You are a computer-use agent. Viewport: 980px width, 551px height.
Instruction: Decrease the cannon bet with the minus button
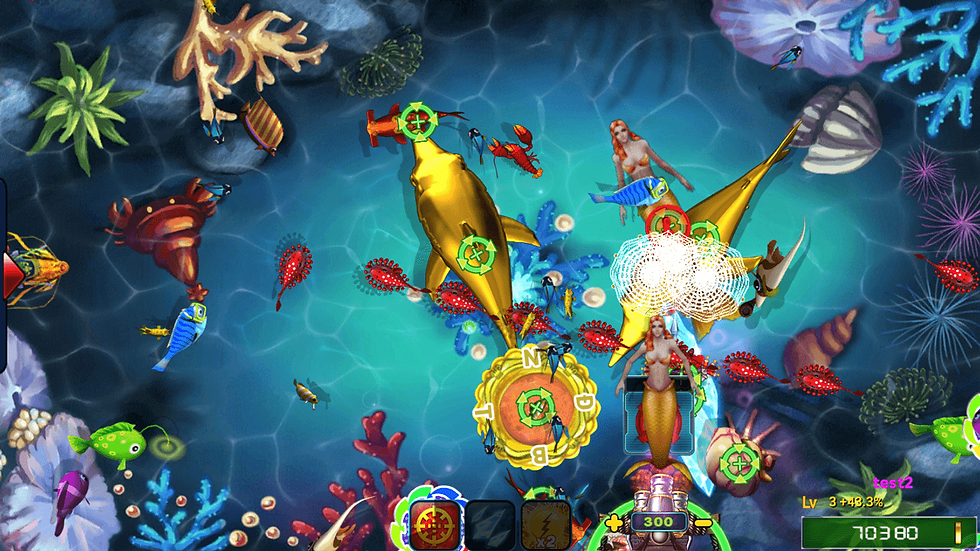point(703,522)
